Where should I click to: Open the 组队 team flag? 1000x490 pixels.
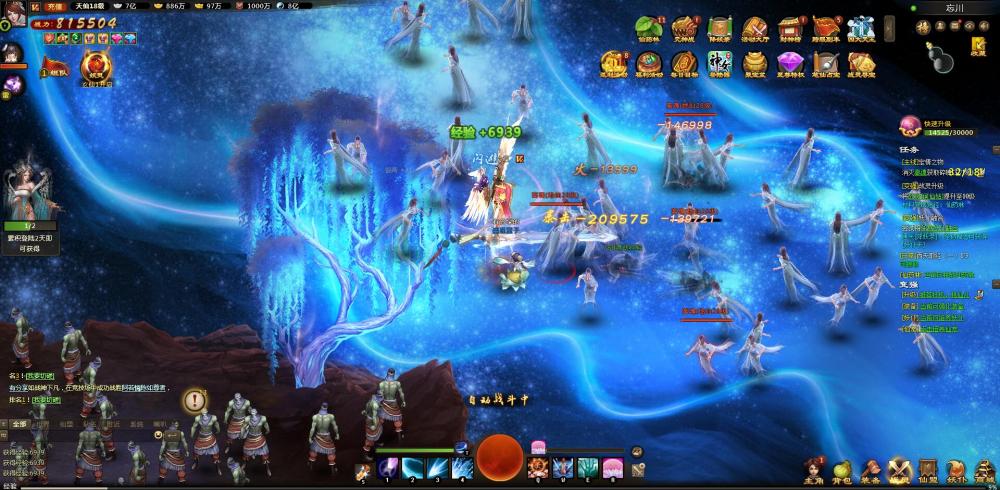[x=54, y=67]
